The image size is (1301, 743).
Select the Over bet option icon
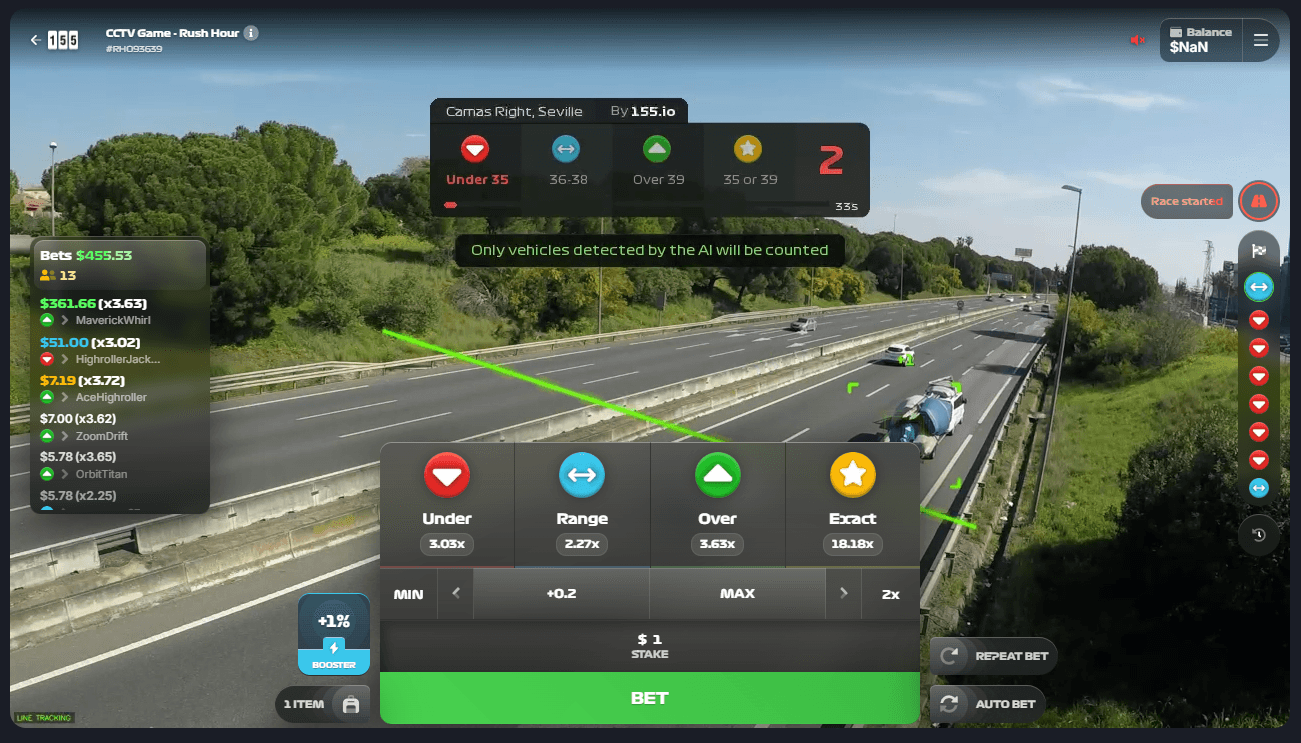(x=718, y=476)
